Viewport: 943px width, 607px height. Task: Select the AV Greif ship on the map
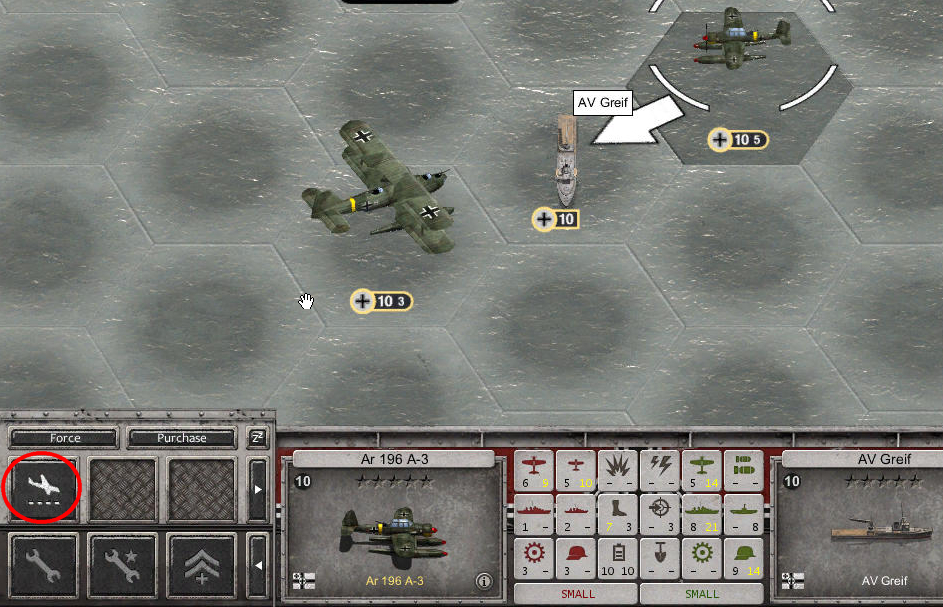[x=566, y=160]
